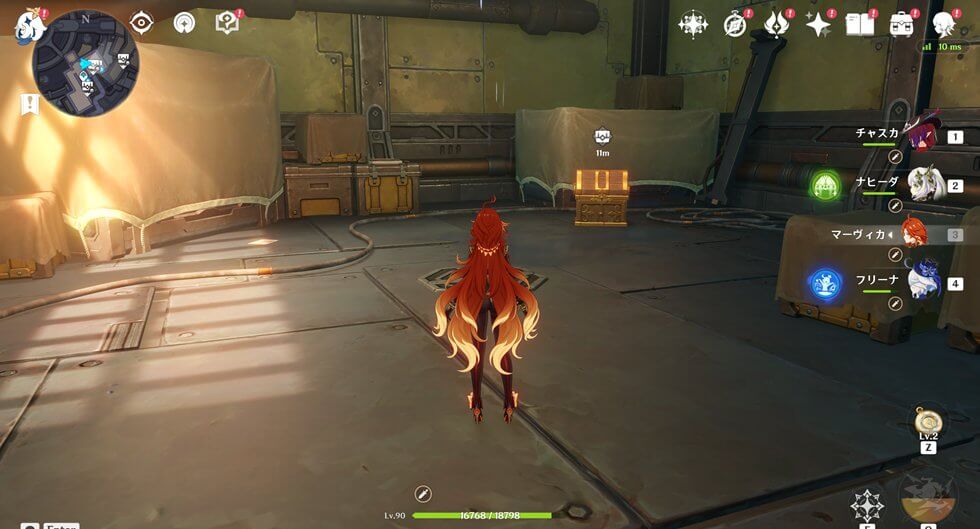
Task: Open the events compass icon
Action: click(x=736, y=24)
